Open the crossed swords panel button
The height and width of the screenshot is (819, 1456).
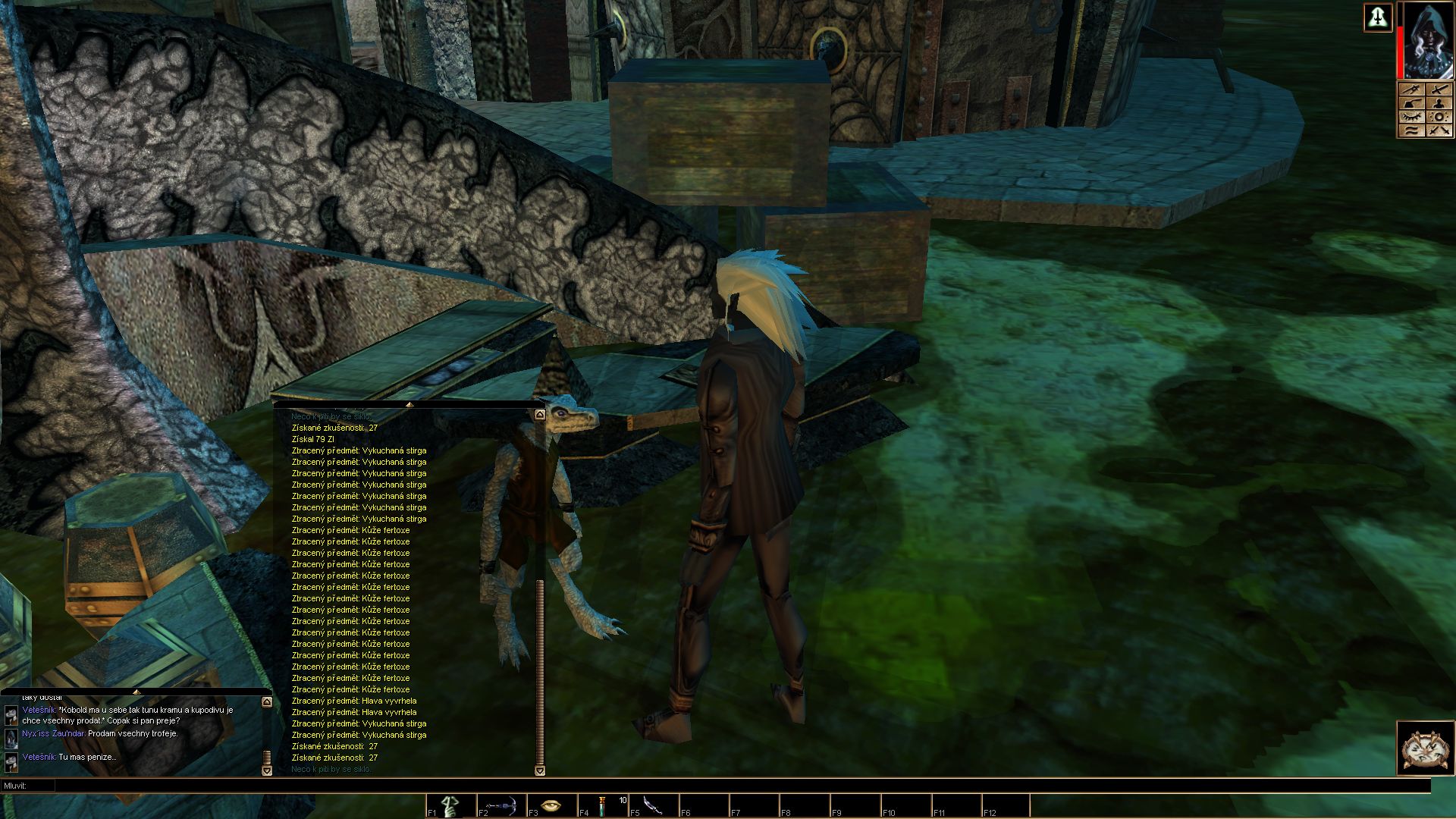tap(1439, 130)
